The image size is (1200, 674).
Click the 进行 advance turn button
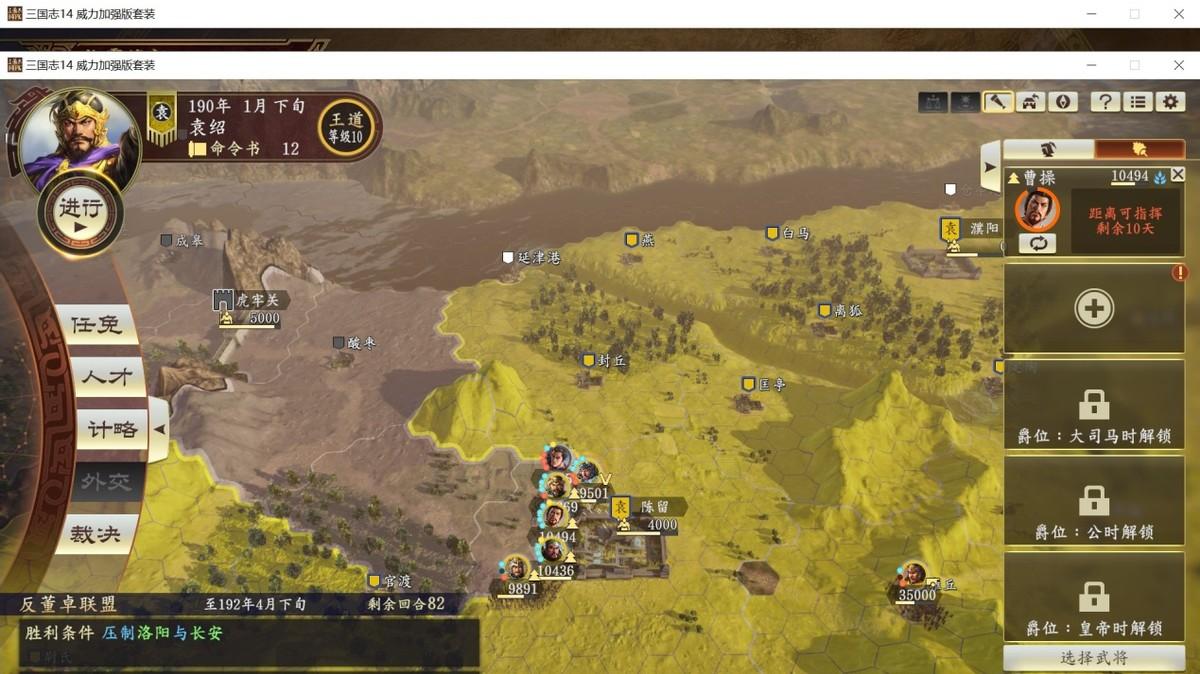[x=80, y=213]
